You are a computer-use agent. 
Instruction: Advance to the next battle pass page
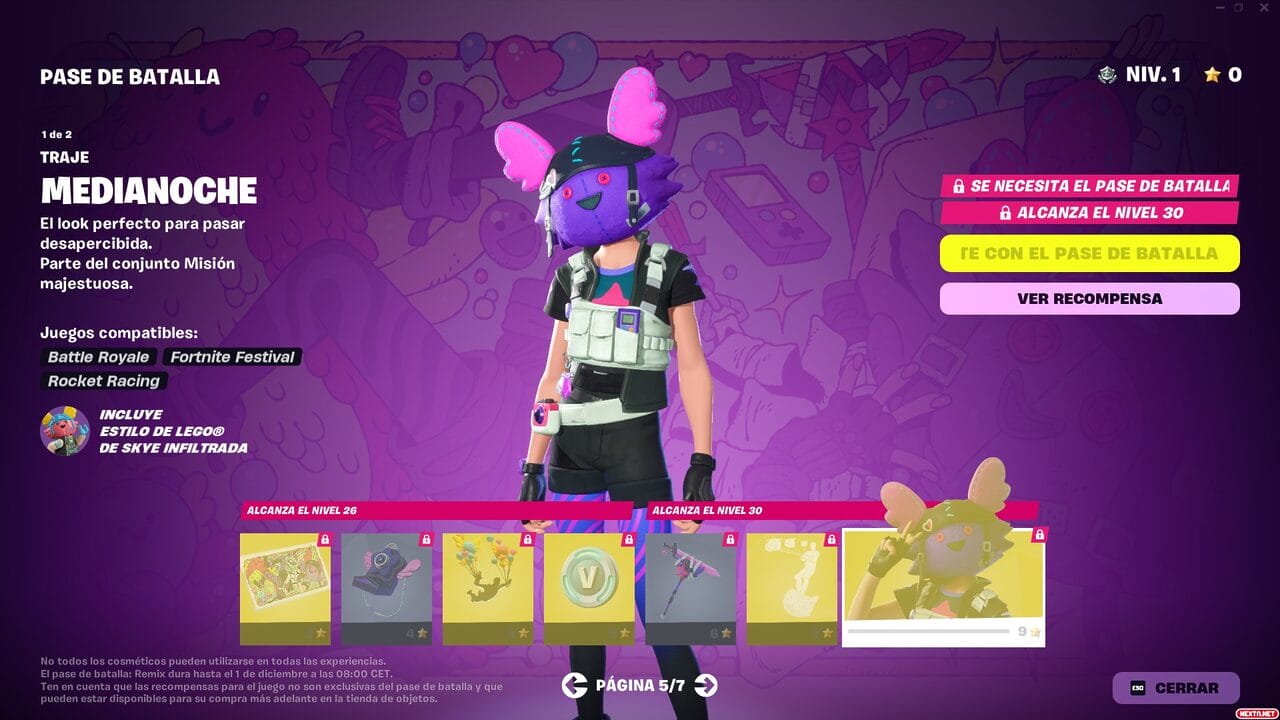point(706,685)
